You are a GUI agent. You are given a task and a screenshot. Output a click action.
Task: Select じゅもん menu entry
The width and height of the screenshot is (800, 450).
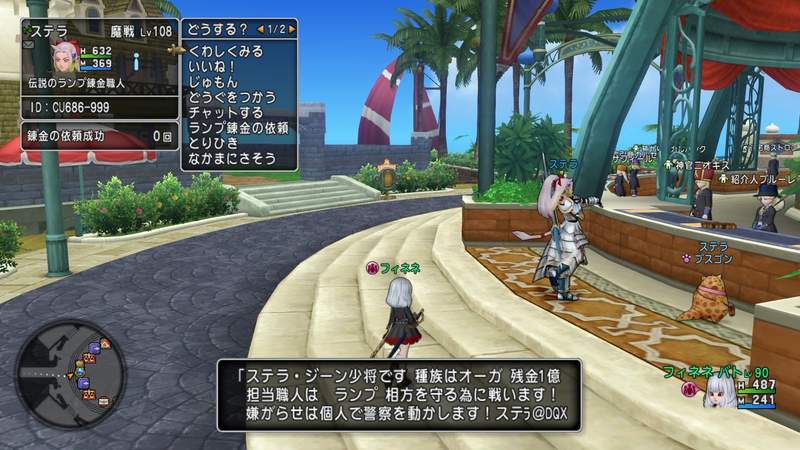click(213, 80)
